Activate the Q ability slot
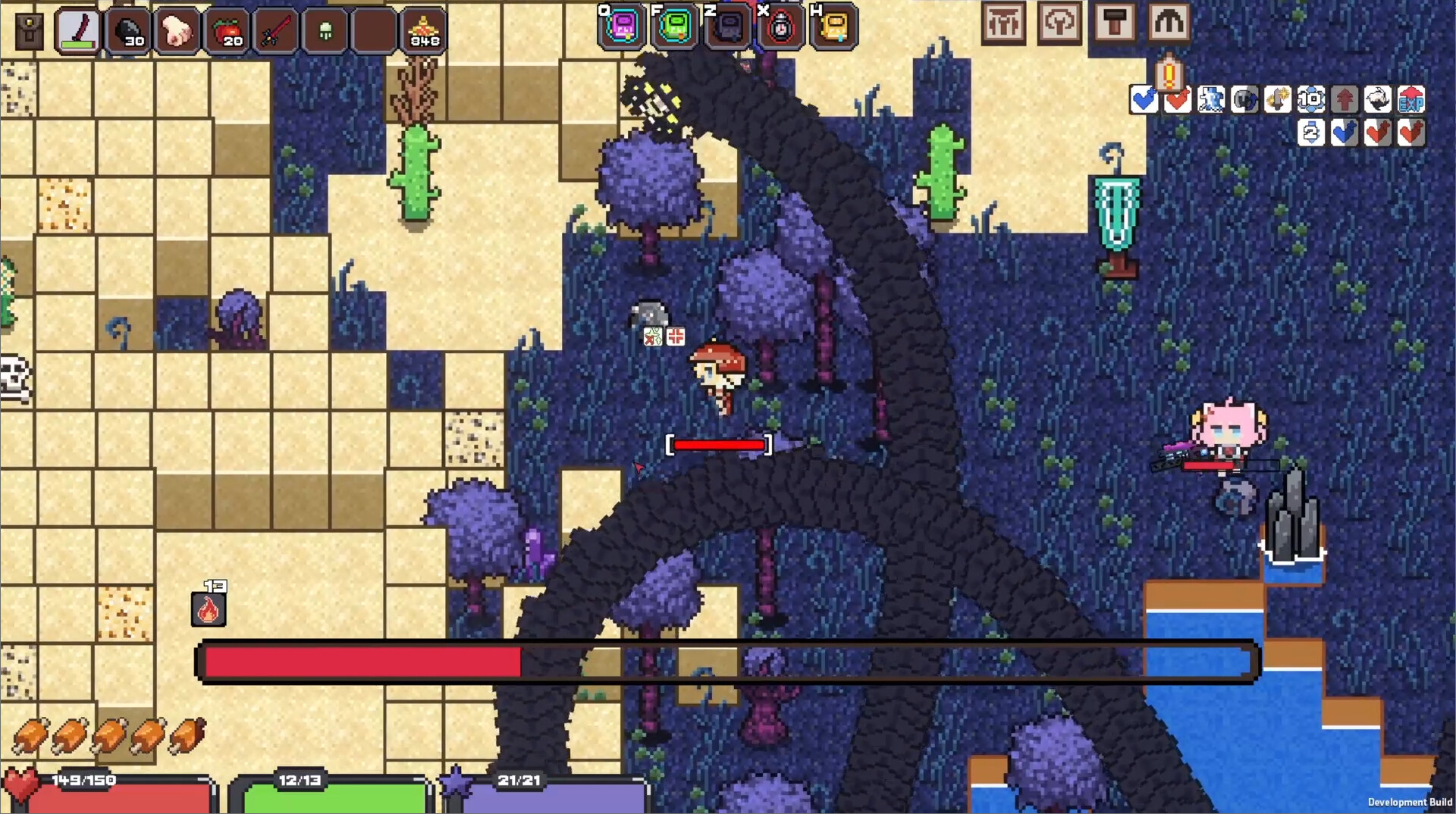1456x814 pixels. (x=622, y=29)
